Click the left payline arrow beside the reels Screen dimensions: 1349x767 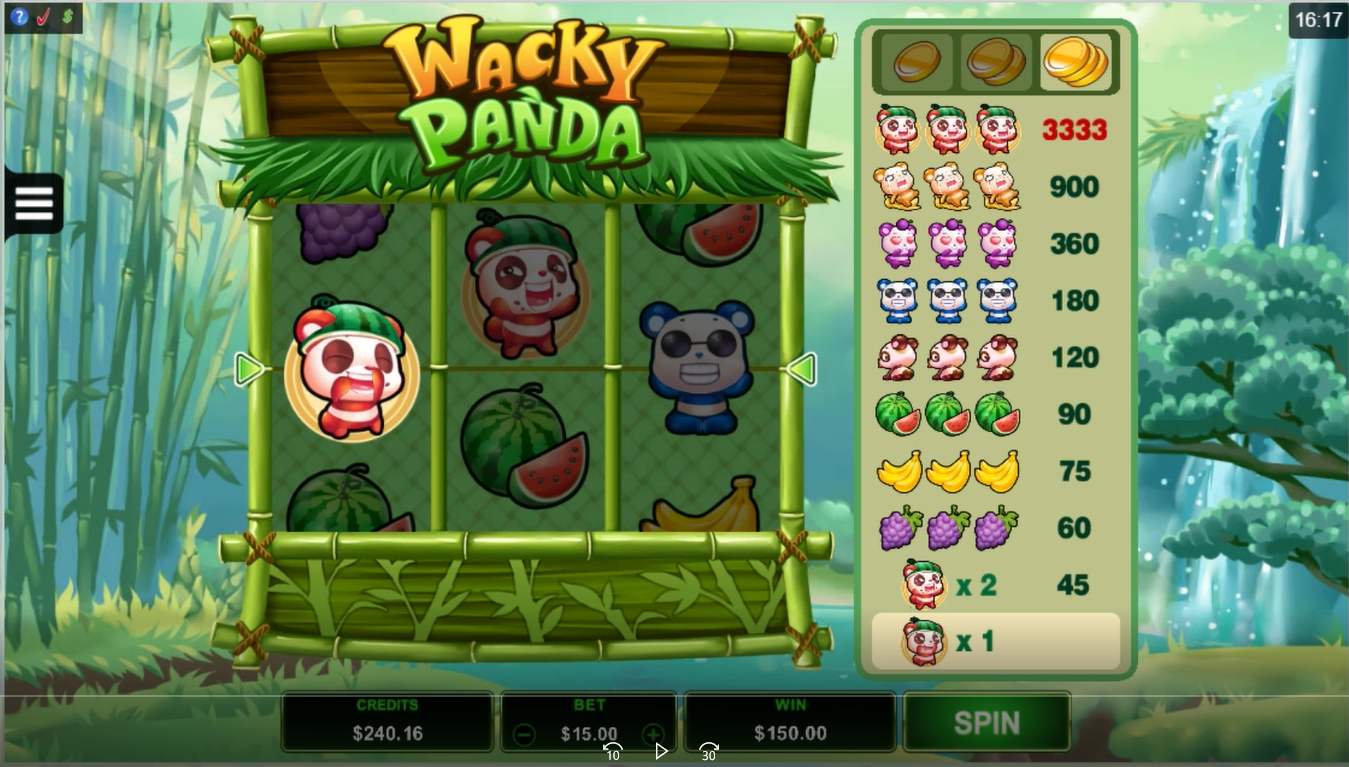click(x=249, y=369)
